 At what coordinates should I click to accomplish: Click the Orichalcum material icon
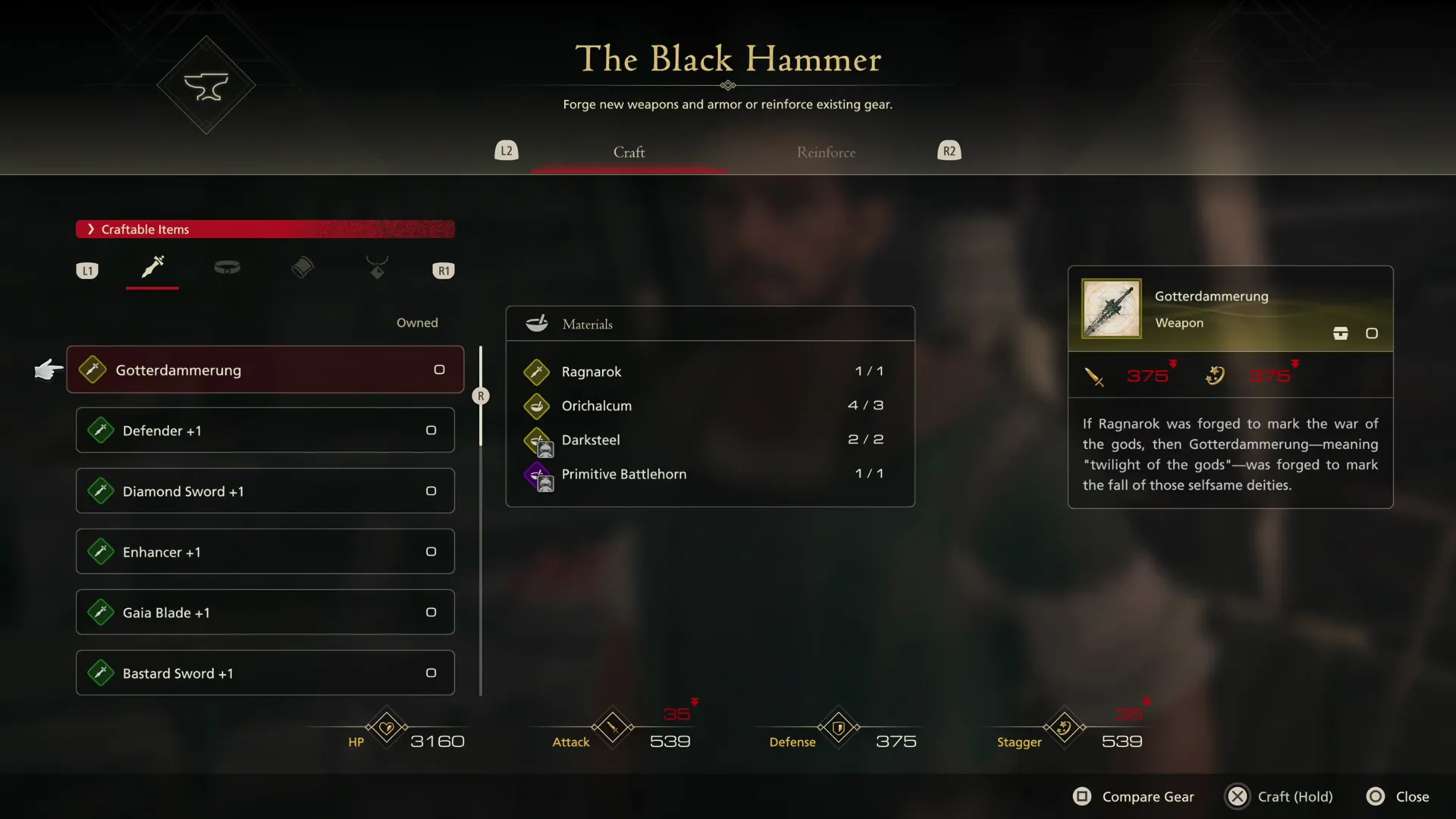(x=537, y=406)
